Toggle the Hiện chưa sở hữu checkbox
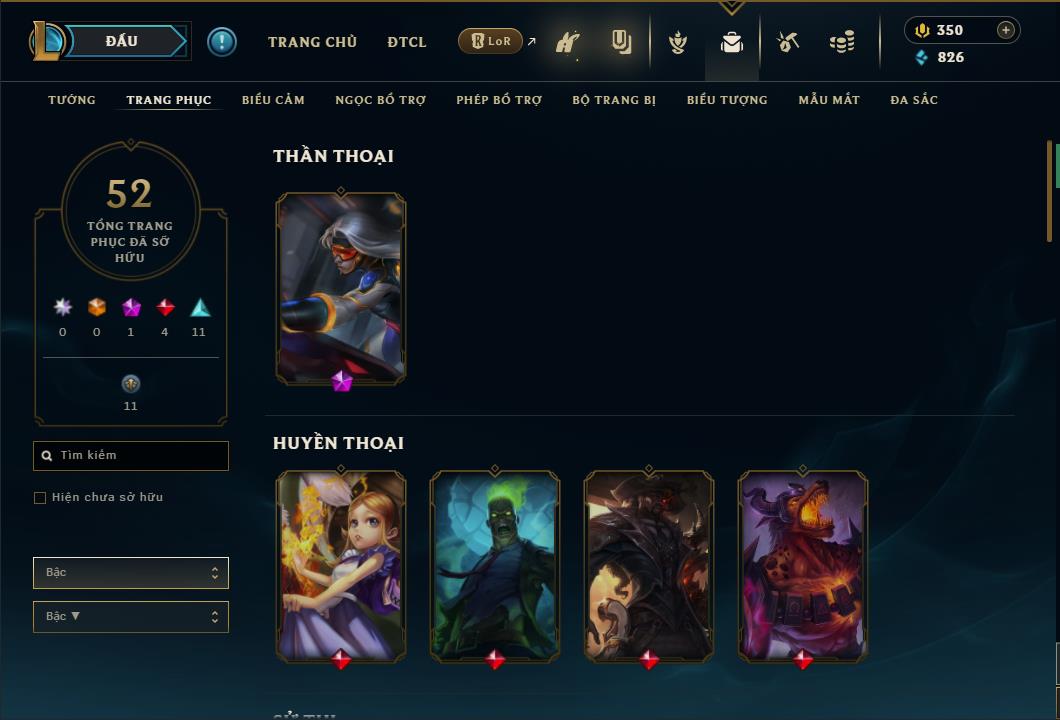 point(40,498)
